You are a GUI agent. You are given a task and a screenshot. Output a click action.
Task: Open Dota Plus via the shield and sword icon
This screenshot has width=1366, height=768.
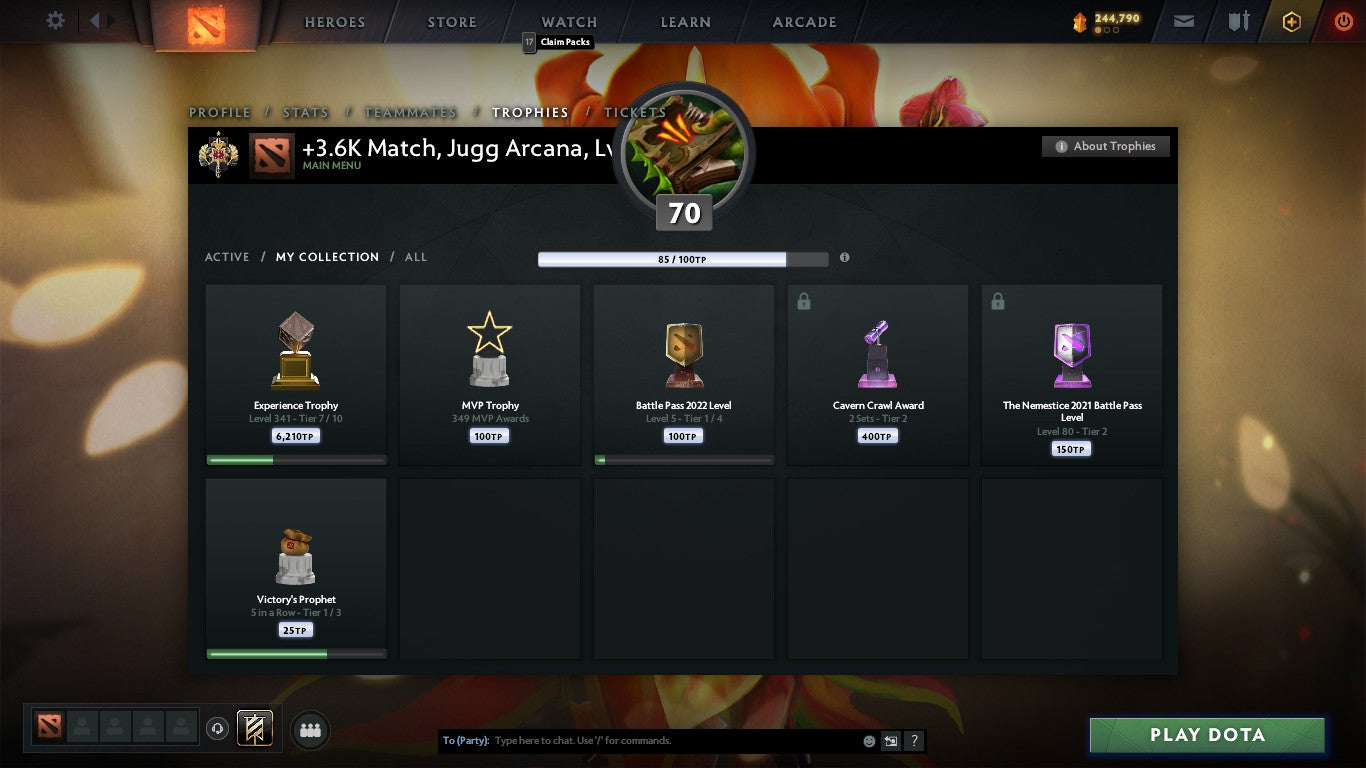coord(1238,21)
